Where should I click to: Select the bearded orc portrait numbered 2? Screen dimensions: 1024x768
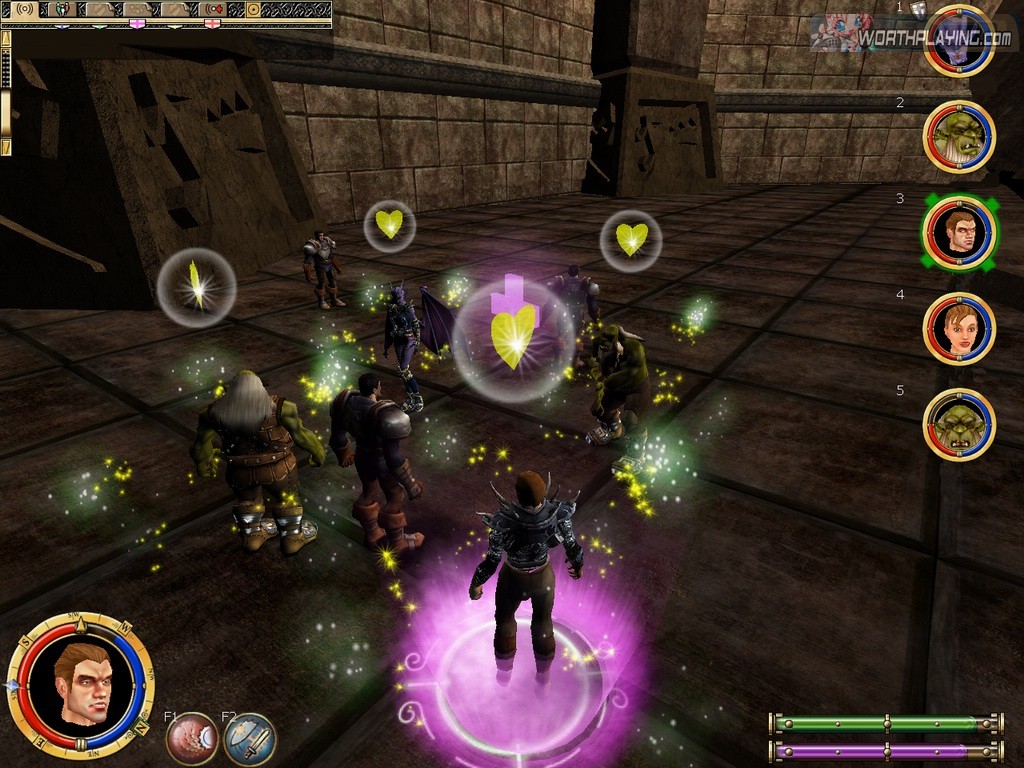pos(958,137)
